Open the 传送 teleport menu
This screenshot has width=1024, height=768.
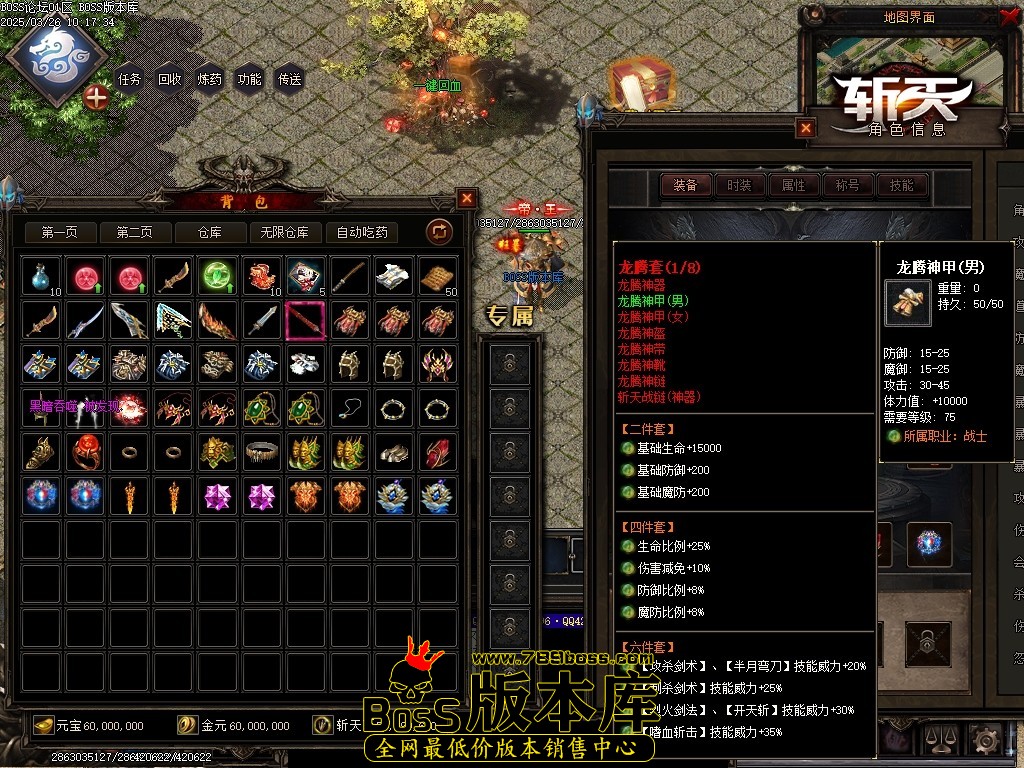point(289,79)
